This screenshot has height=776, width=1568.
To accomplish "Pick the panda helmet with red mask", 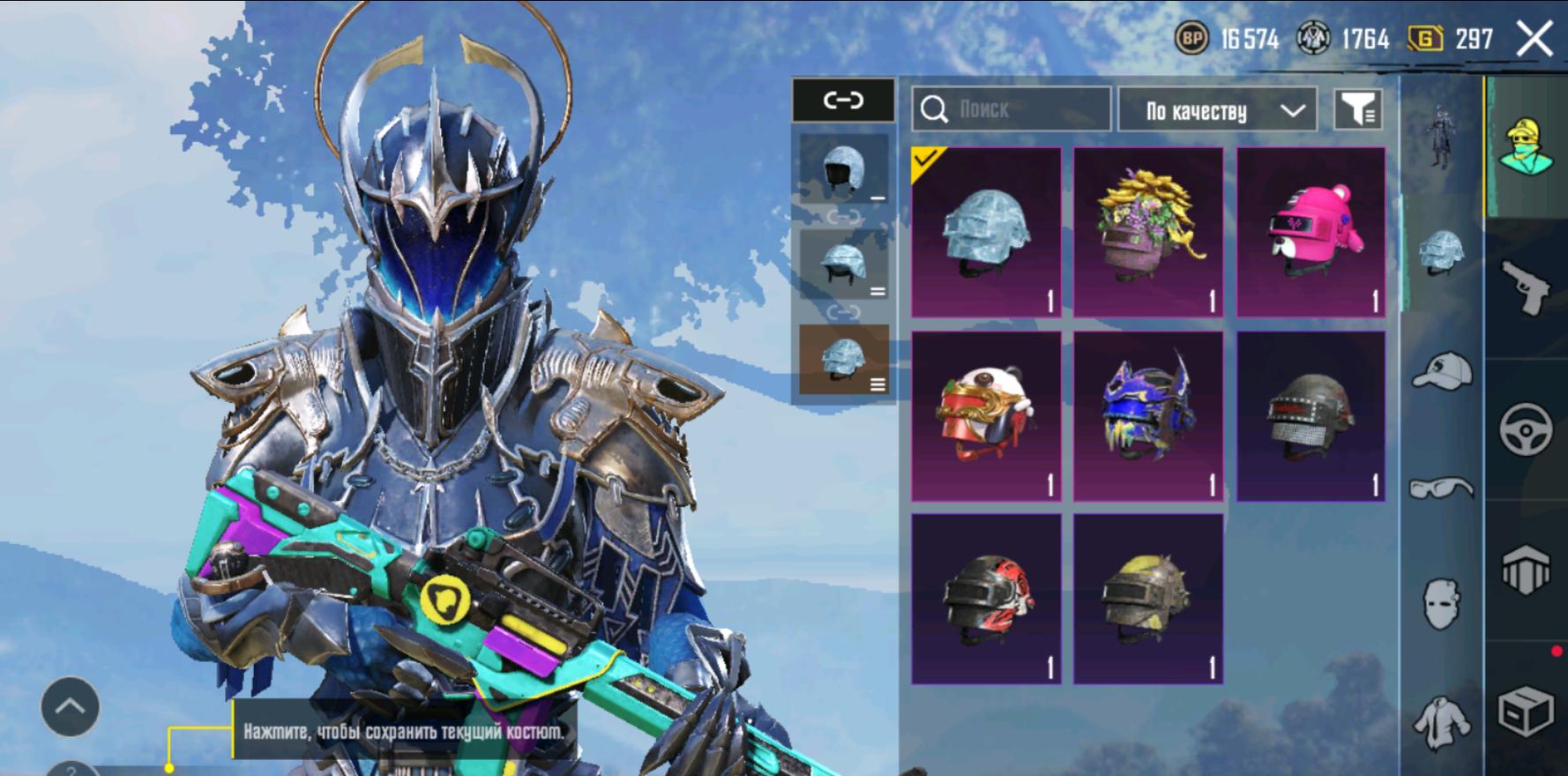I will [986, 416].
